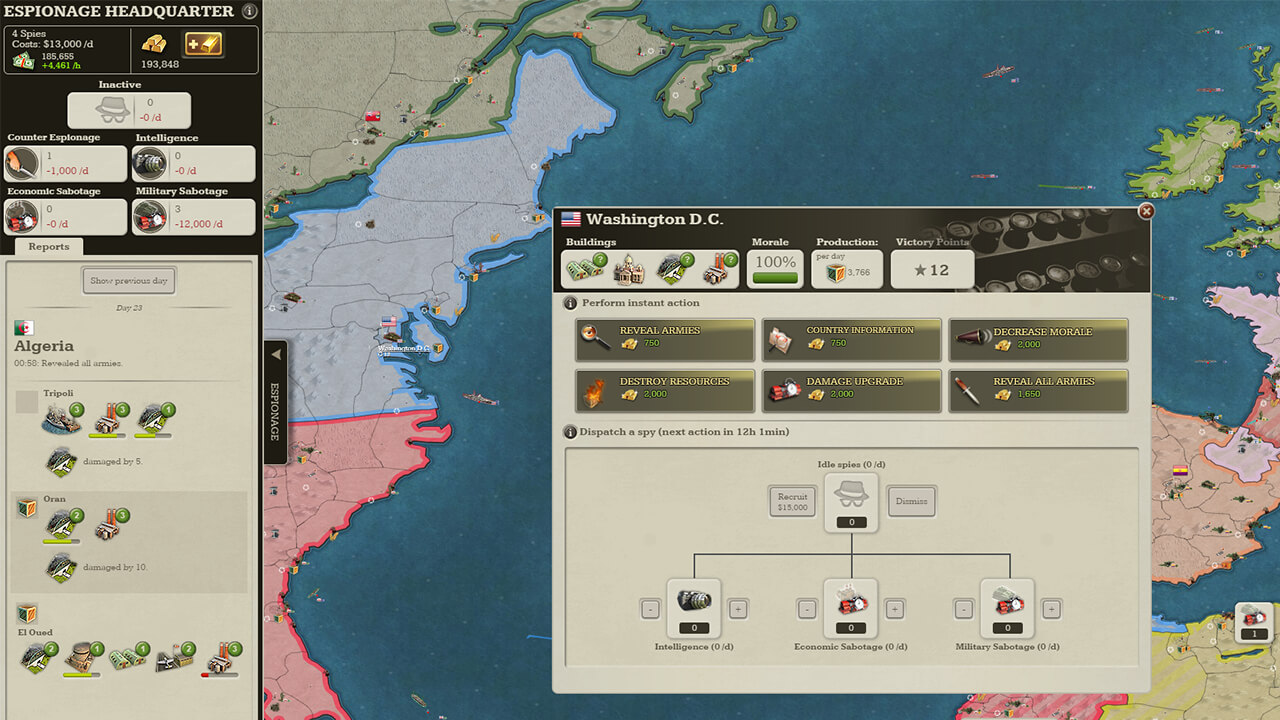1280x720 pixels.
Task: Add a spy to Intelligence
Action: (x=738, y=608)
